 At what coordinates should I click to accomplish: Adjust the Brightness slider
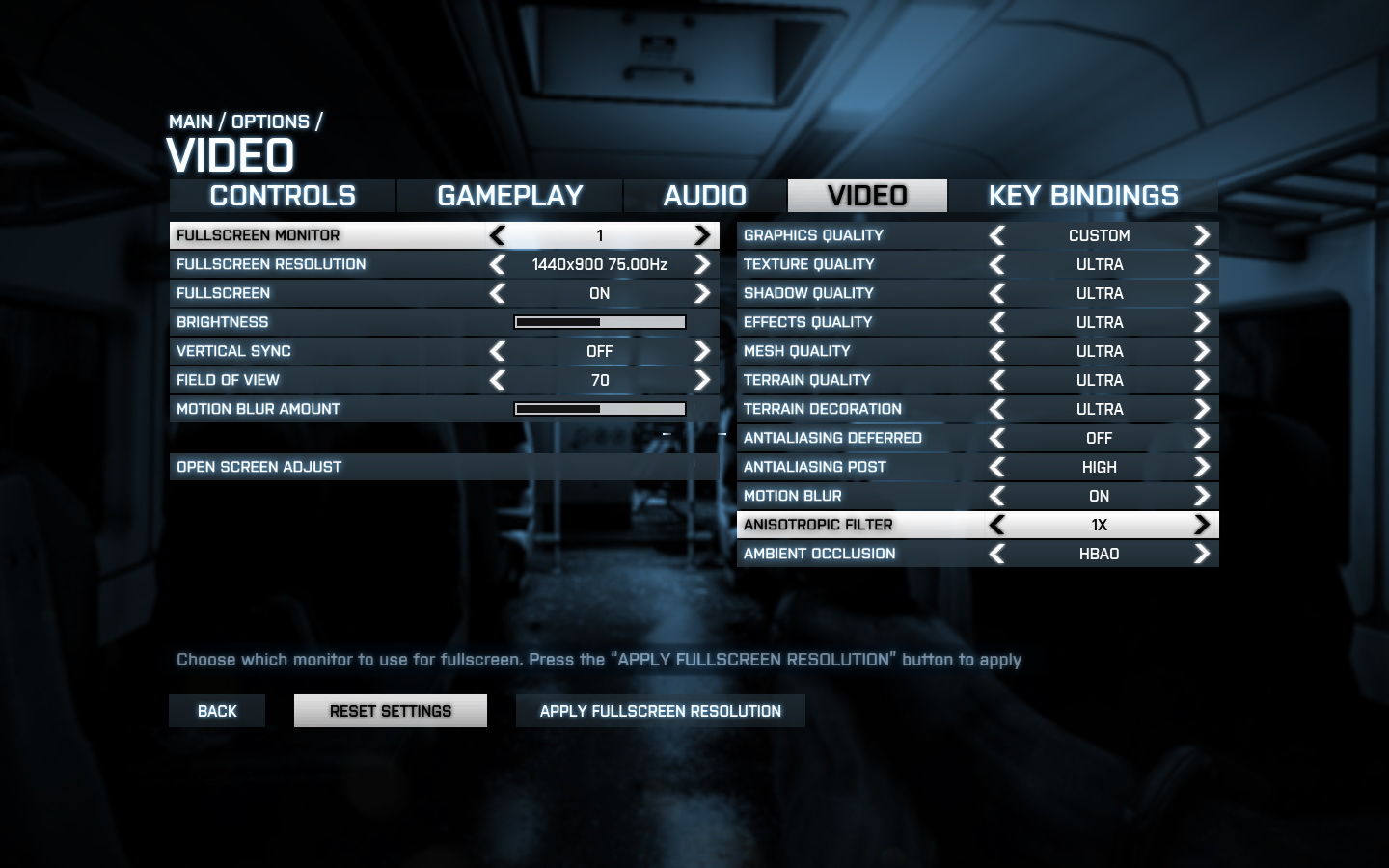(x=600, y=322)
